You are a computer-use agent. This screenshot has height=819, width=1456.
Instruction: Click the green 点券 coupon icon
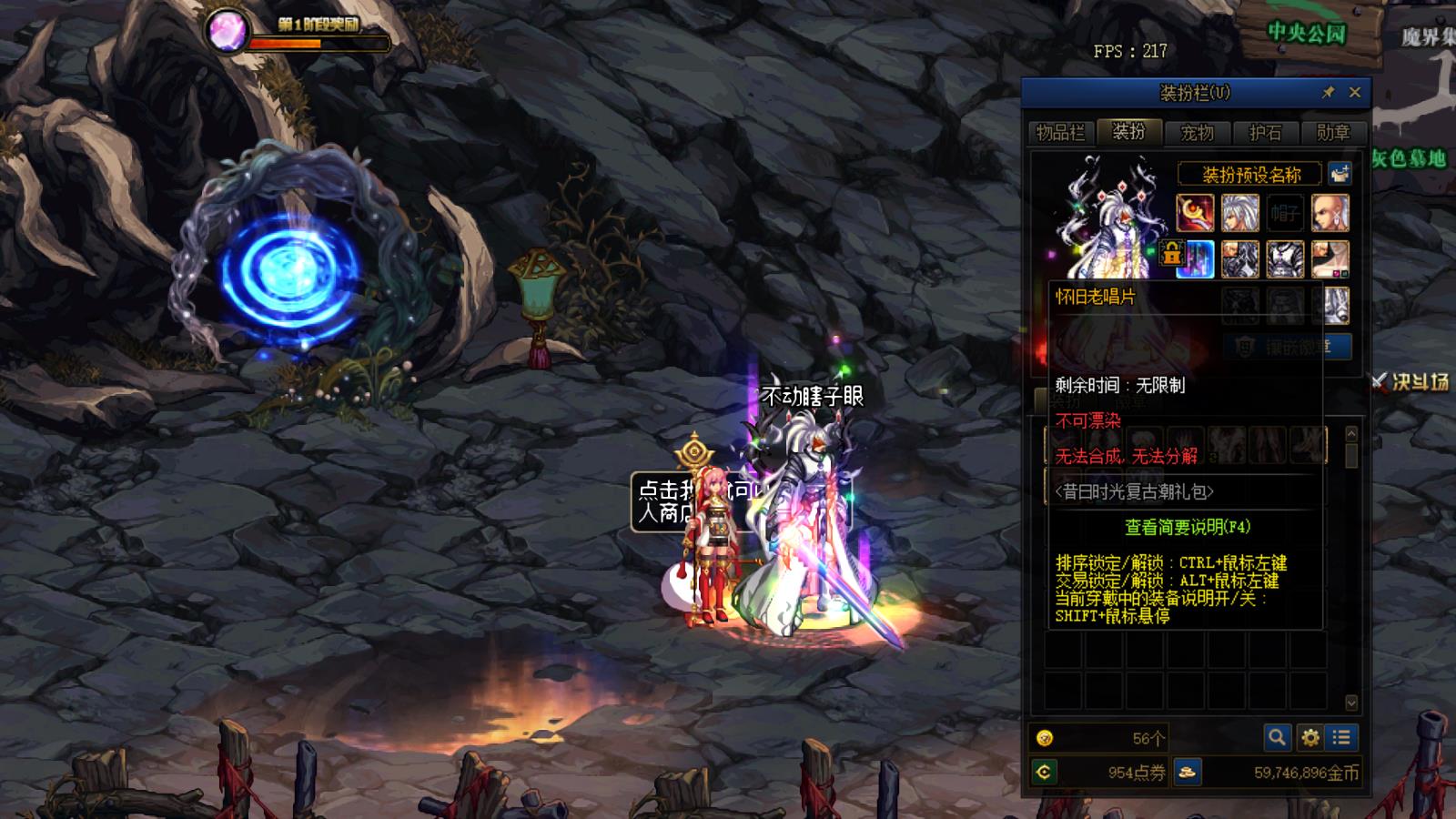point(1045,773)
